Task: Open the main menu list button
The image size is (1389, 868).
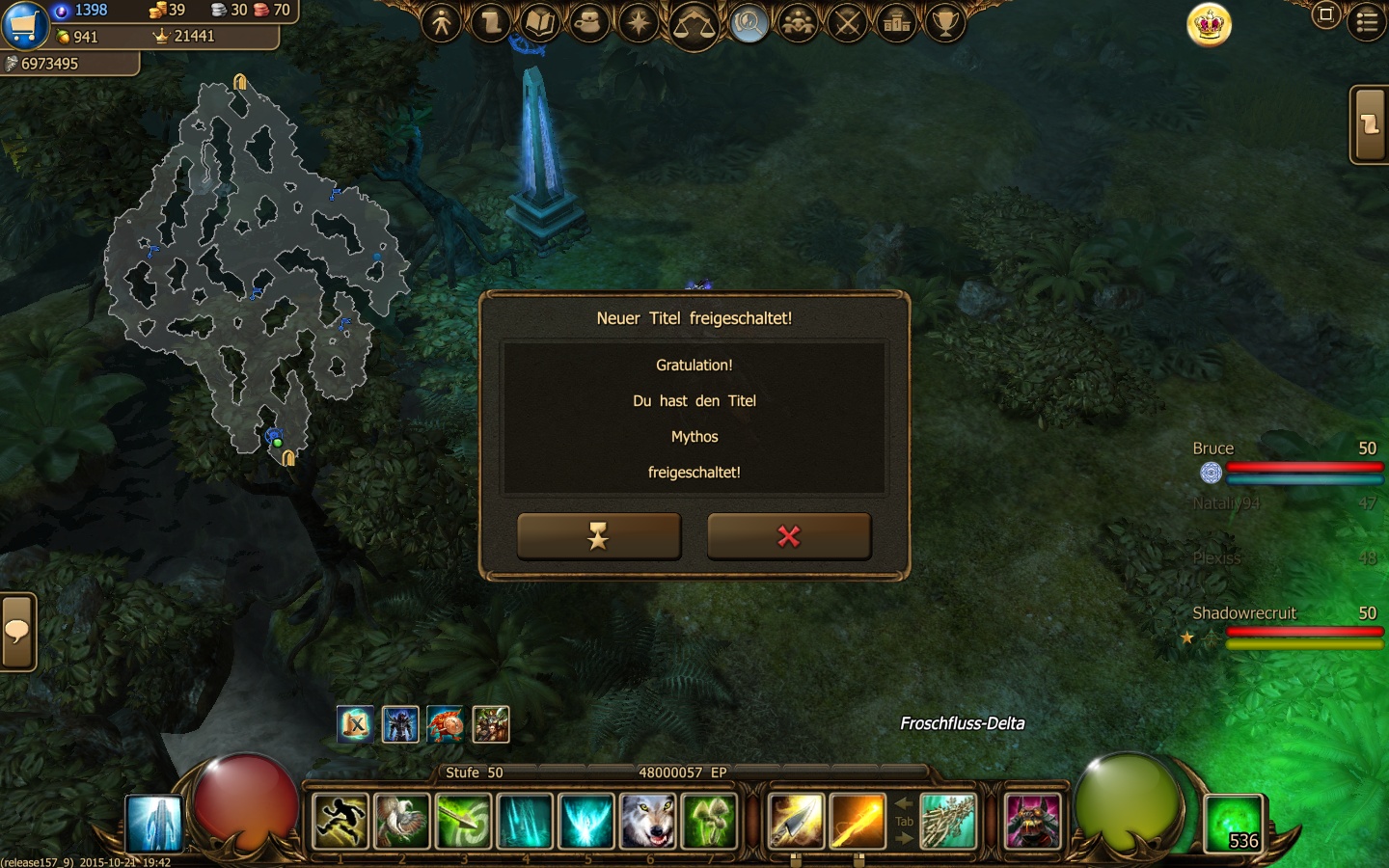Action: click(x=1367, y=21)
